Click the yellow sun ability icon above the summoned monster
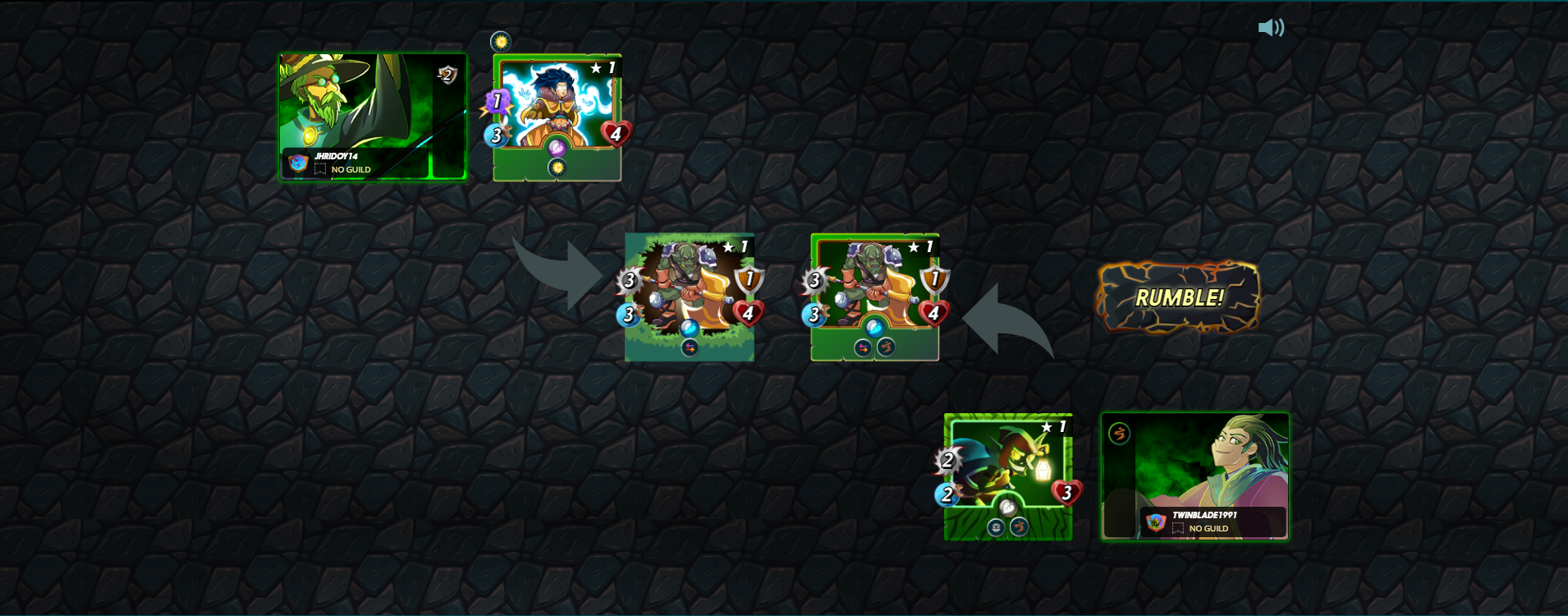 501,41
